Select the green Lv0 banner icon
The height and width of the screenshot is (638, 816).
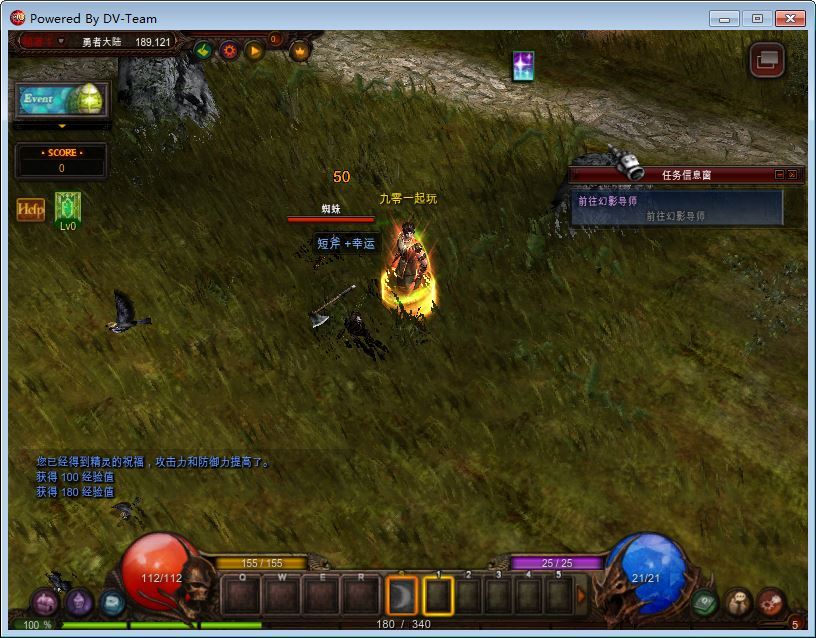[67, 207]
